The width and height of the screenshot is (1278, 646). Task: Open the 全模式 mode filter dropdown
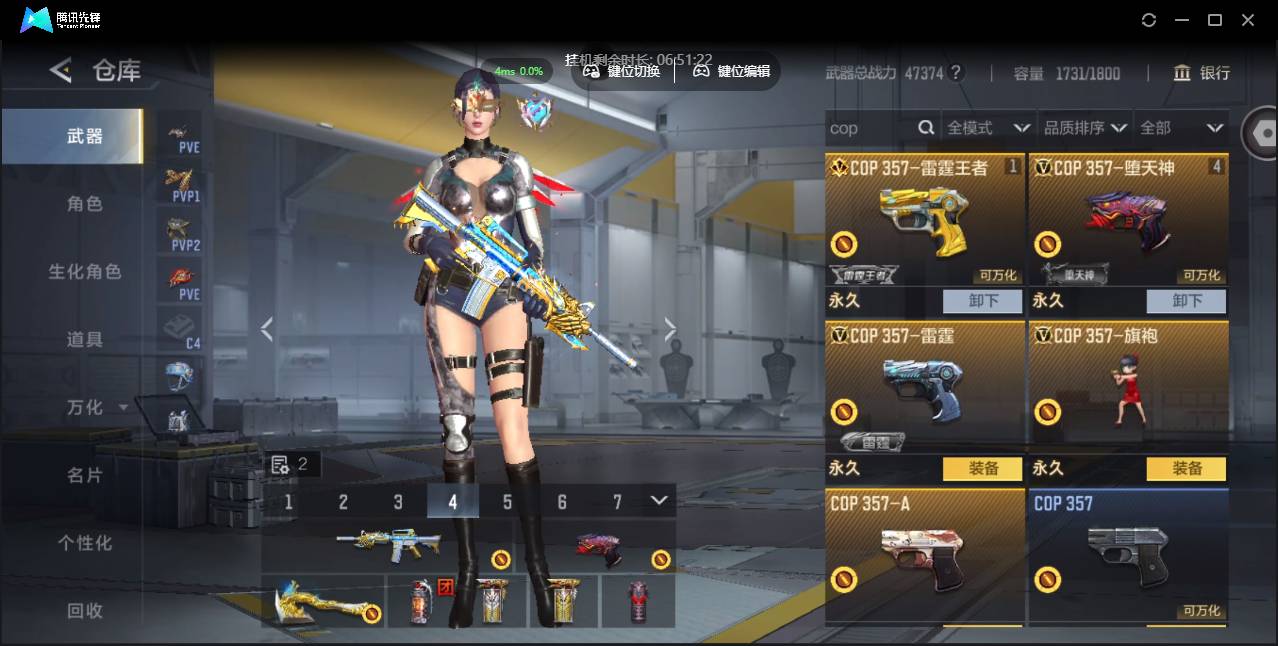988,128
